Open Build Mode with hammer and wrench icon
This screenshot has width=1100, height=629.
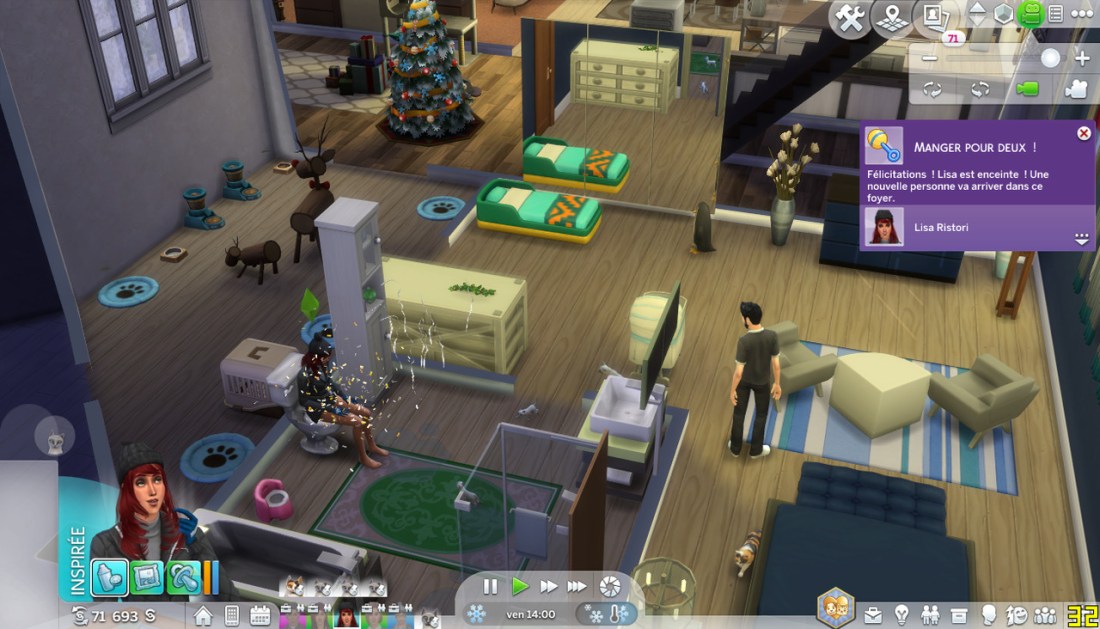[x=849, y=19]
